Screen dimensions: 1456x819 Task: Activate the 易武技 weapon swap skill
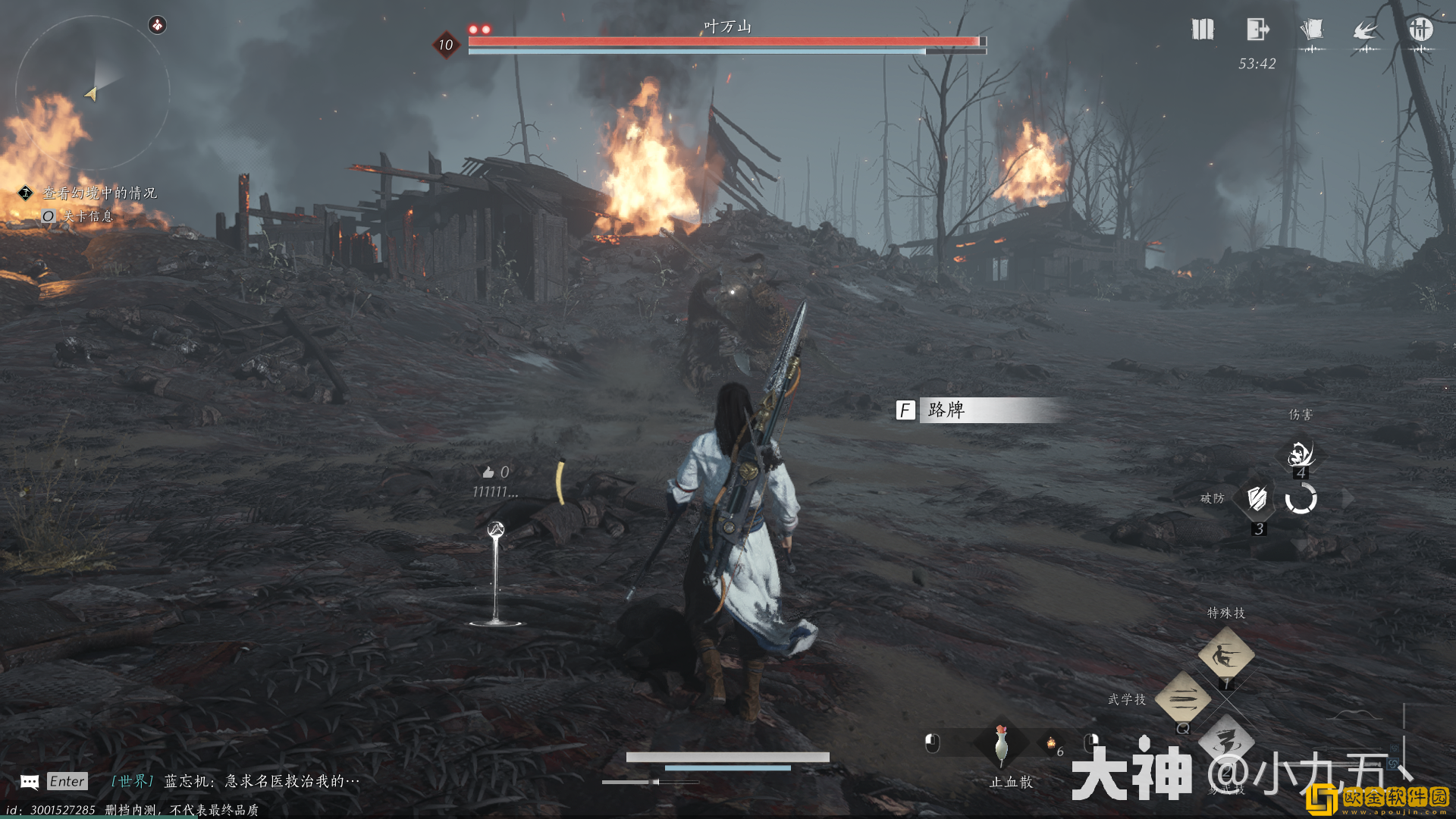1225,742
